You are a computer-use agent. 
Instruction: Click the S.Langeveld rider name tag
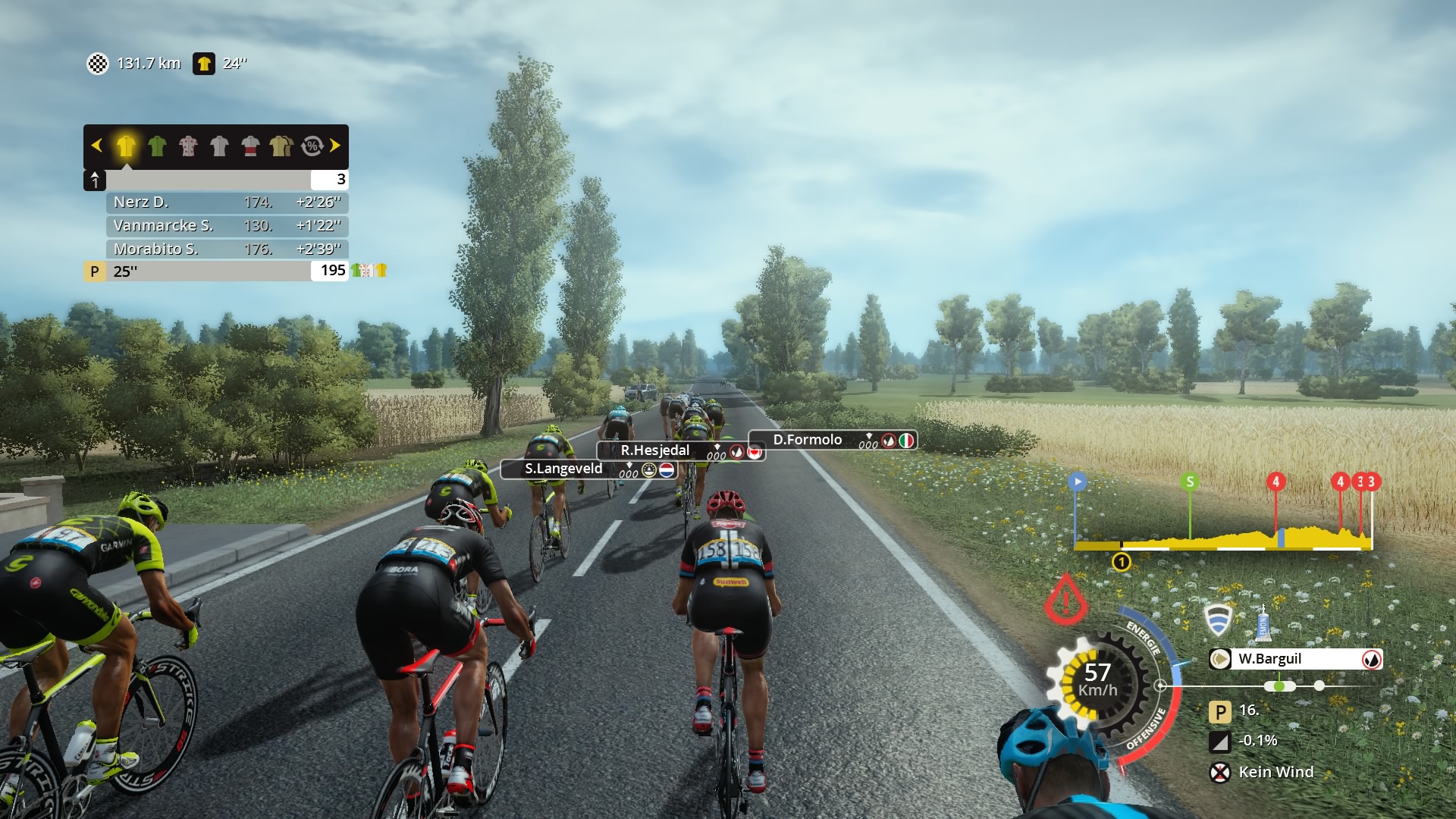pyautogui.click(x=564, y=469)
